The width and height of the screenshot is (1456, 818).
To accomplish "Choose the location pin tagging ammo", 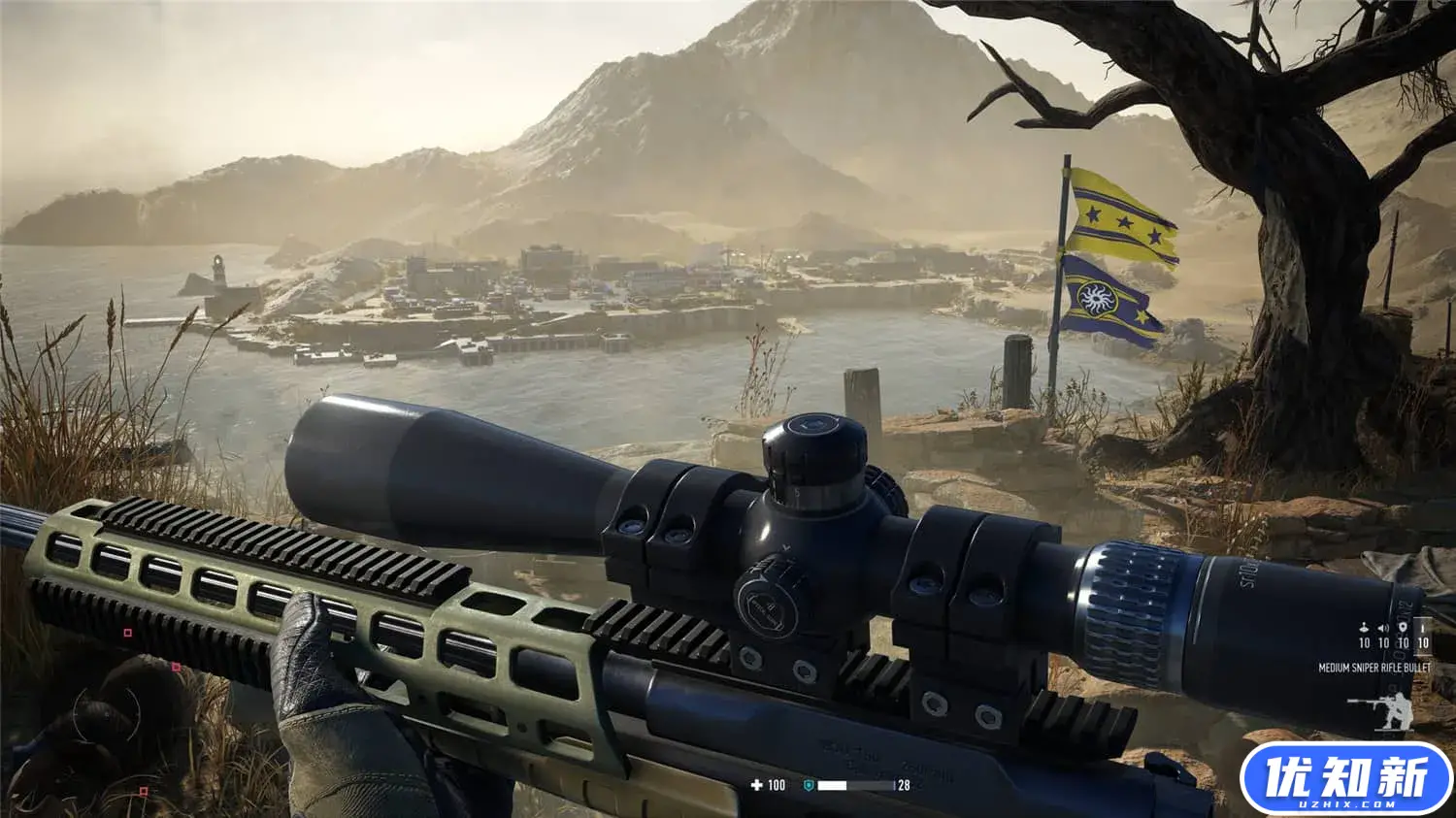I will (x=1403, y=628).
